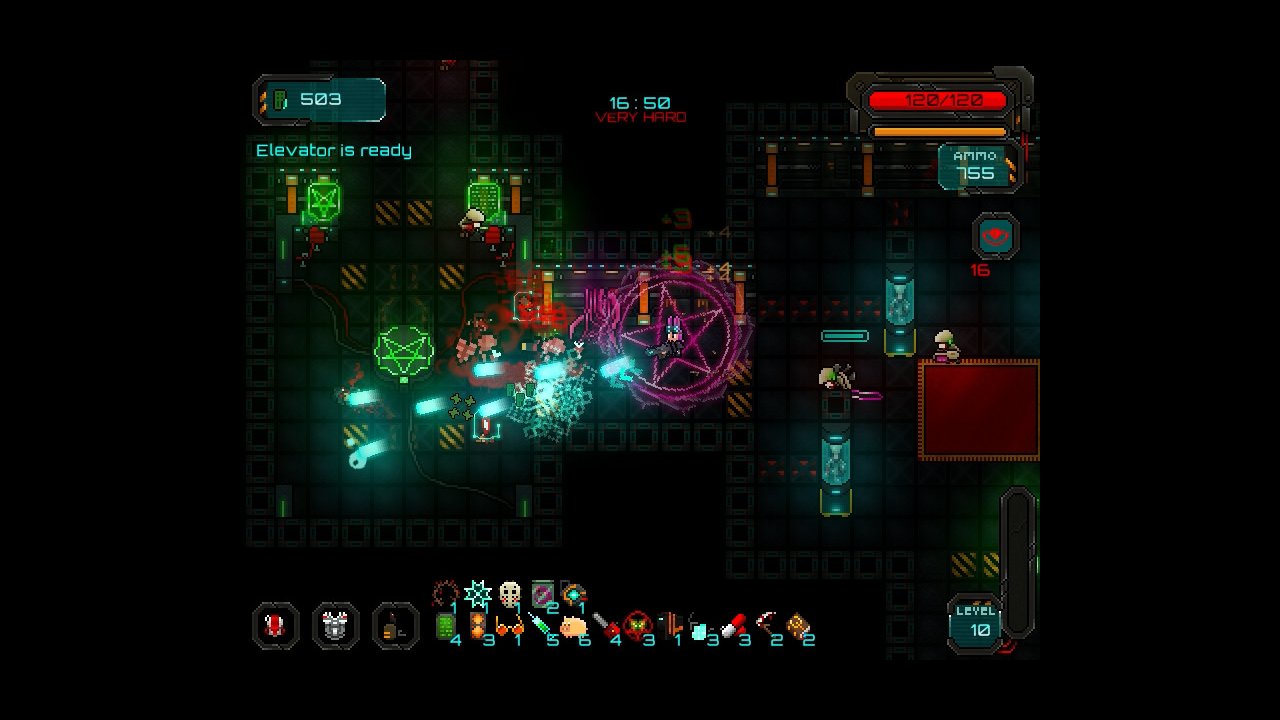Click the orange sunglasses item icon

pyautogui.click(x=509, y=627)
